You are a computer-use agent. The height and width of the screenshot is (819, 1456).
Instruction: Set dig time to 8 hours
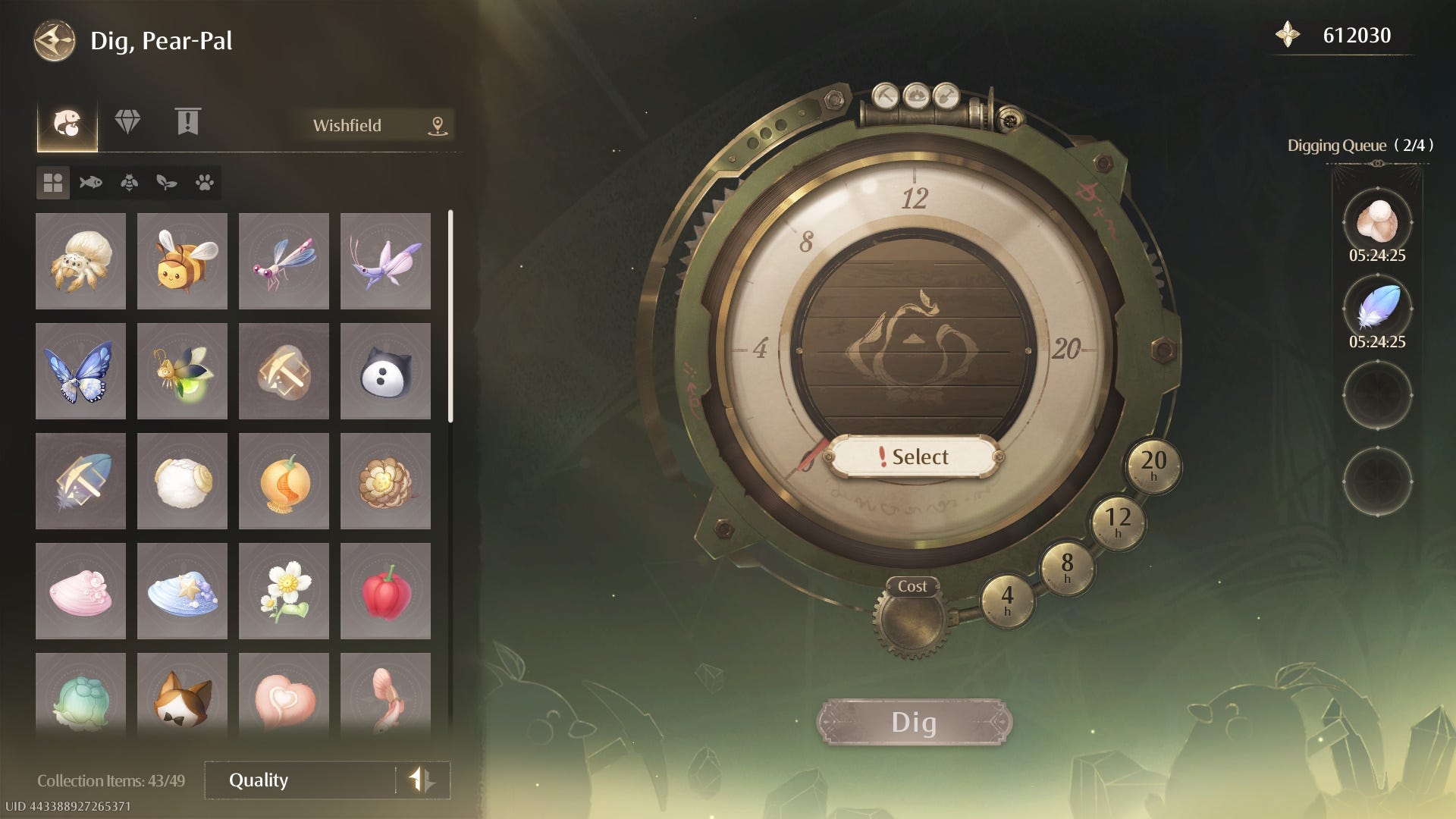tap(1067, 566)
